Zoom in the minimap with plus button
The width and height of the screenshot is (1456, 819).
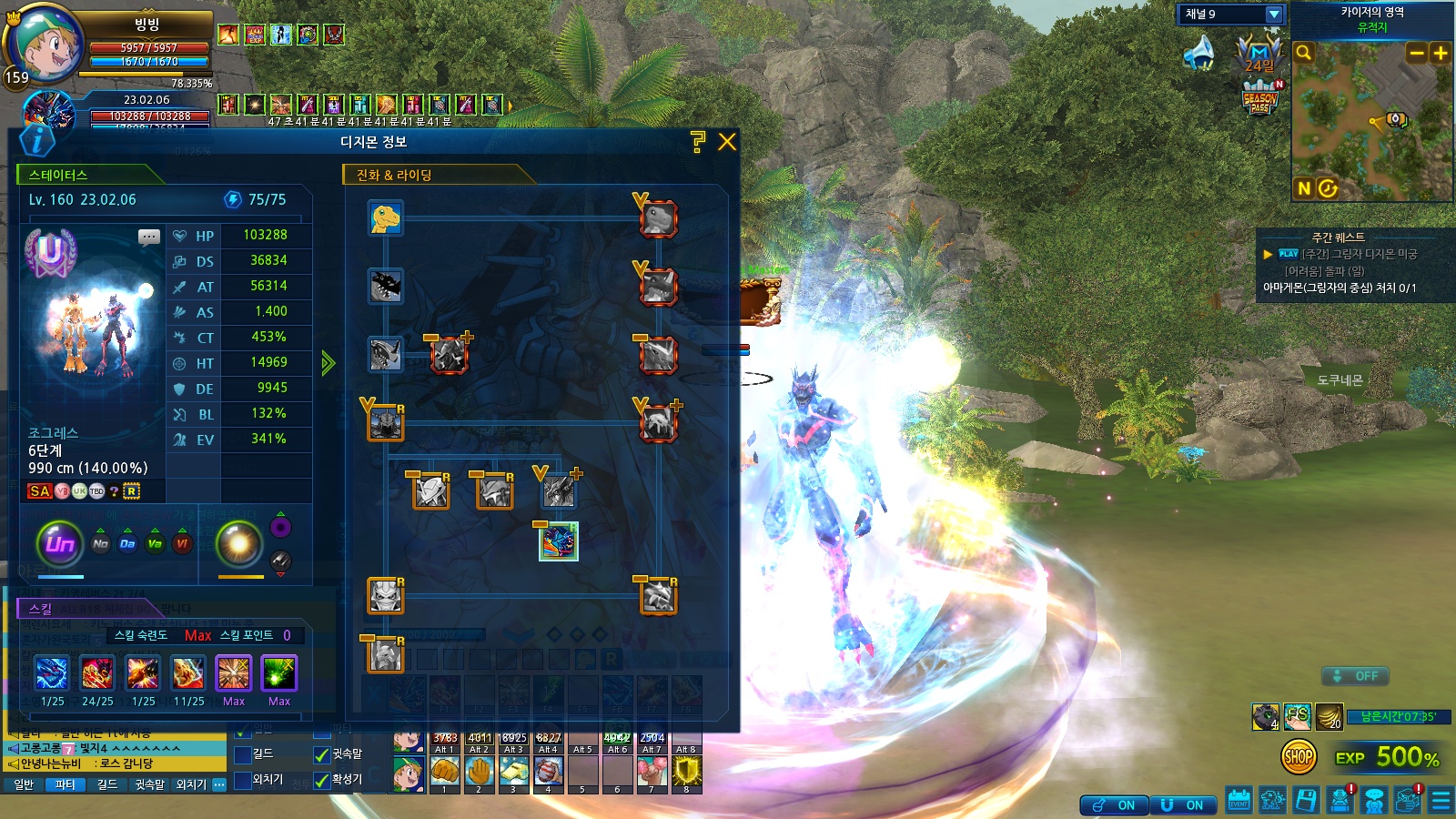1440,53
